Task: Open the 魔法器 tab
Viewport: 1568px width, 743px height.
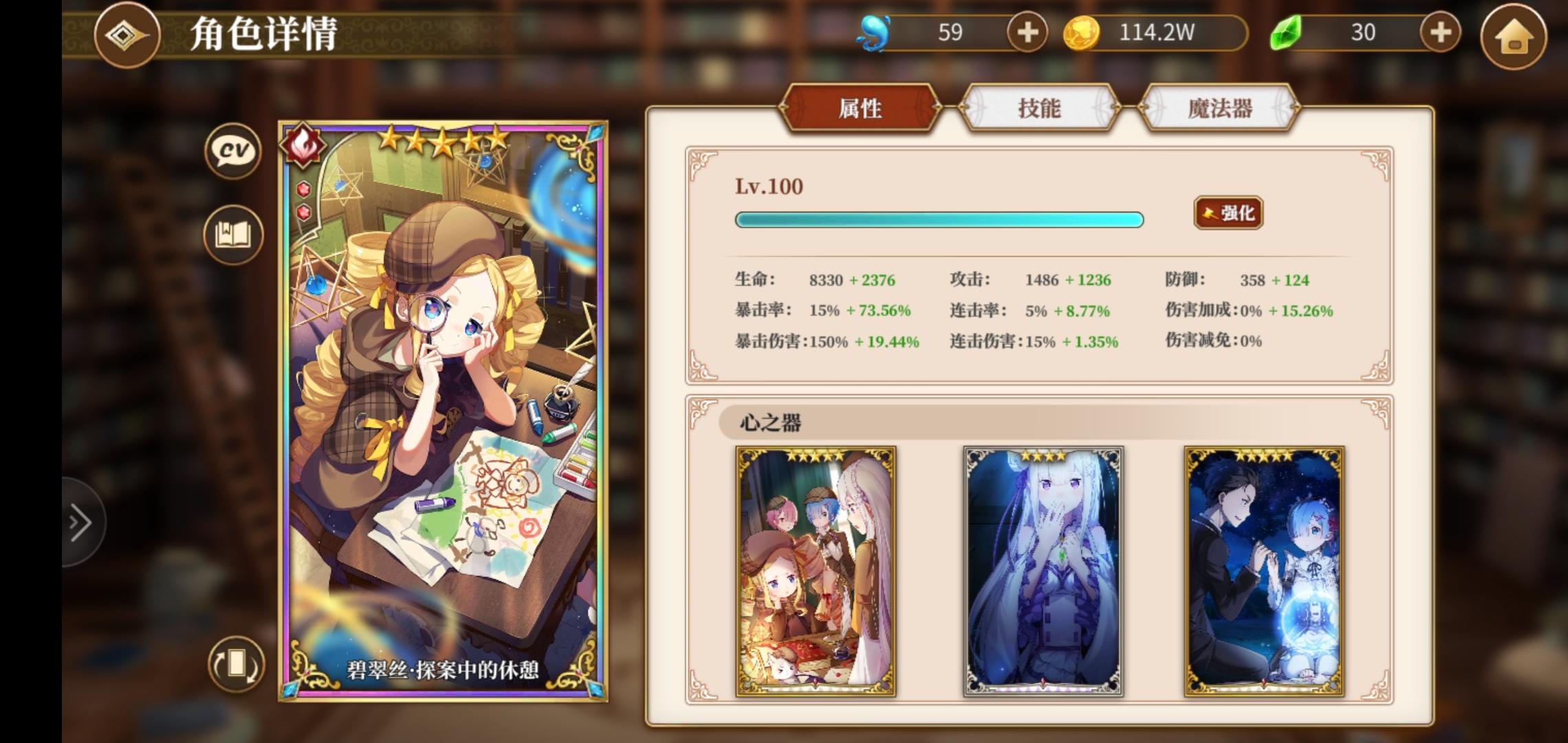Action: 1220,108
